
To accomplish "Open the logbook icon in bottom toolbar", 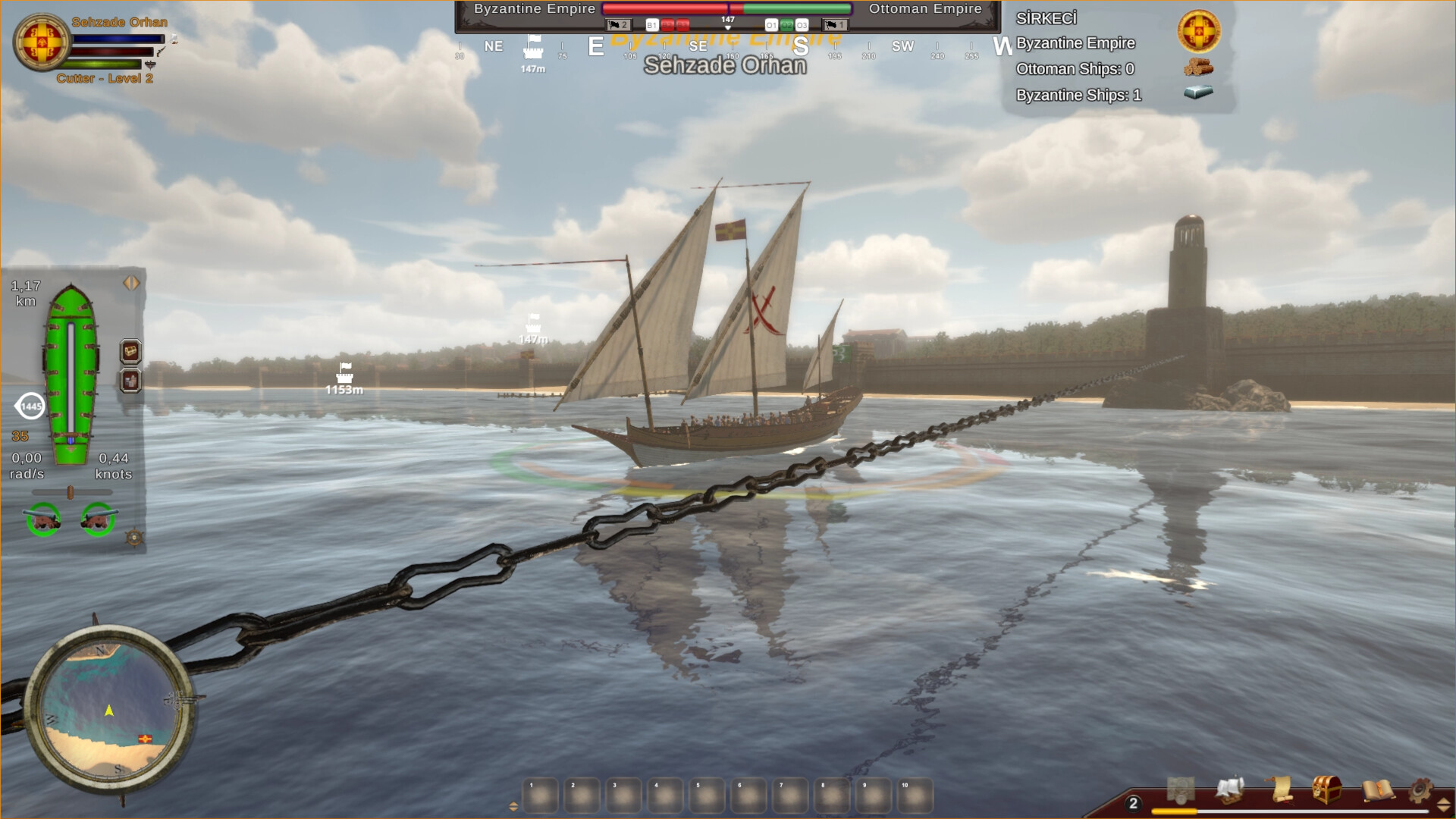I will pos(1378,790).
